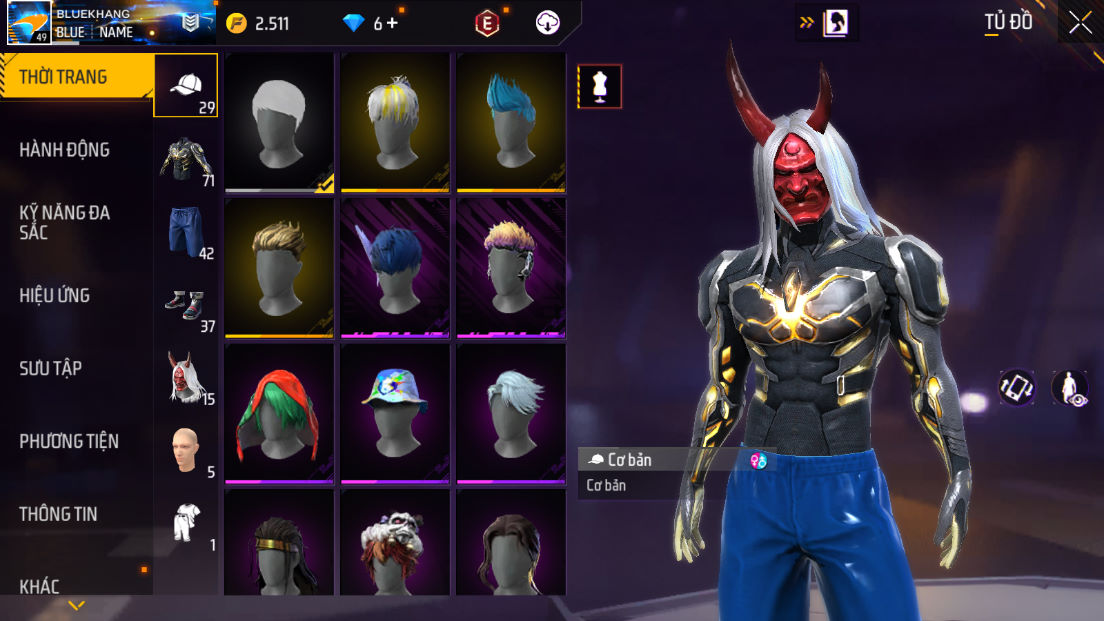Image resolution: width=1104 pixels, height=621 pixels.
Task: Choose the red and green hood item
Action: [x=280, y=412]
